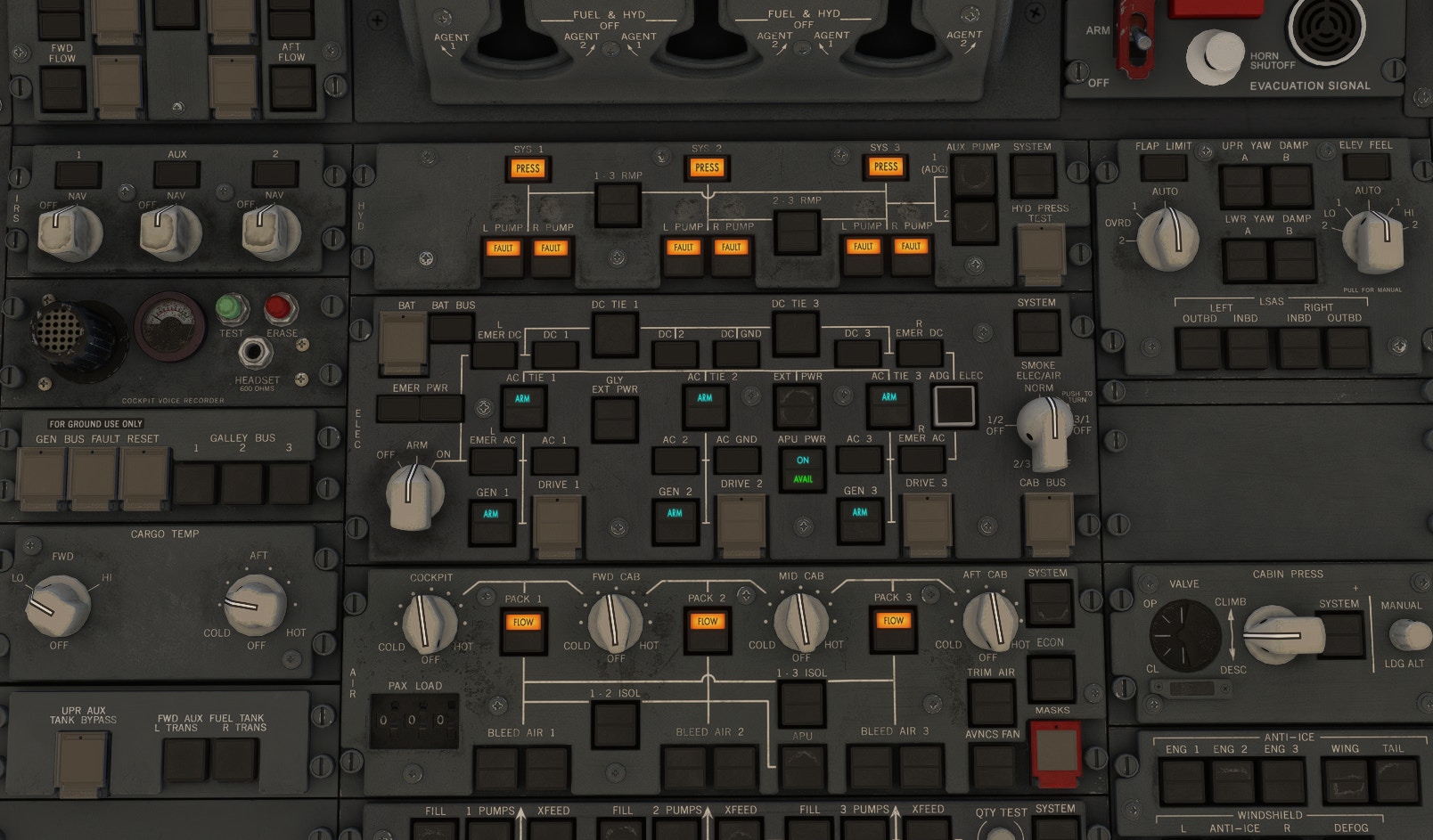Click the evacuation HORN SHUTOFF button

coord(1214,56)
